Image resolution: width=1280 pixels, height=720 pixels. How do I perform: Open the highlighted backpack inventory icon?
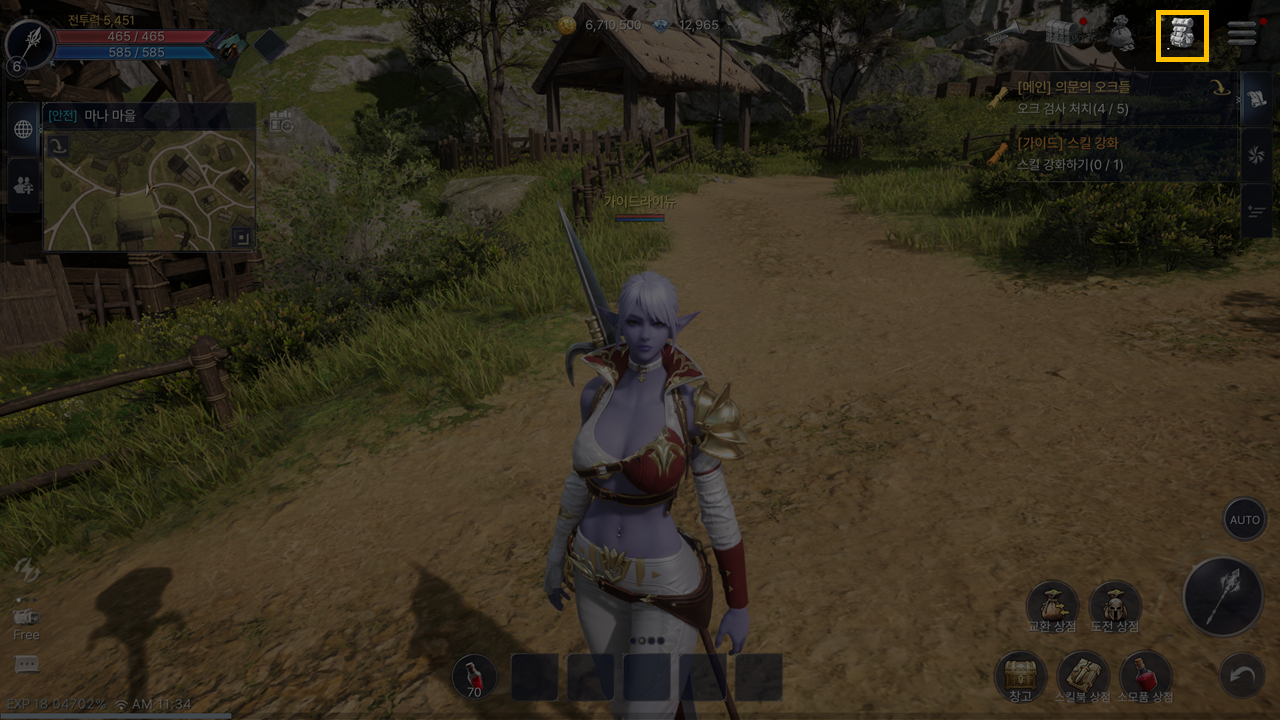tap(1182, 36)
